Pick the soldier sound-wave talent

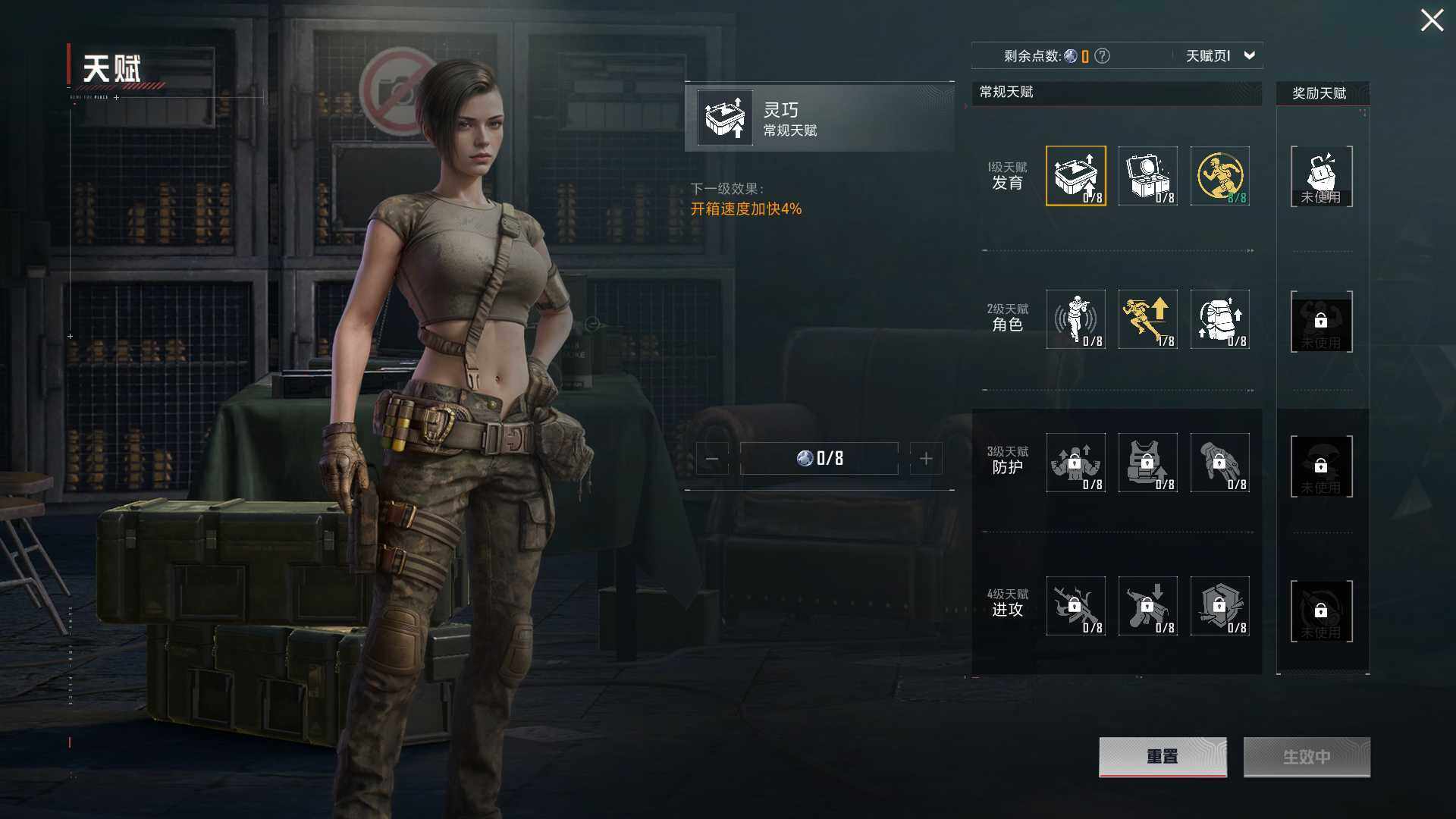(x=1075, y=319)
